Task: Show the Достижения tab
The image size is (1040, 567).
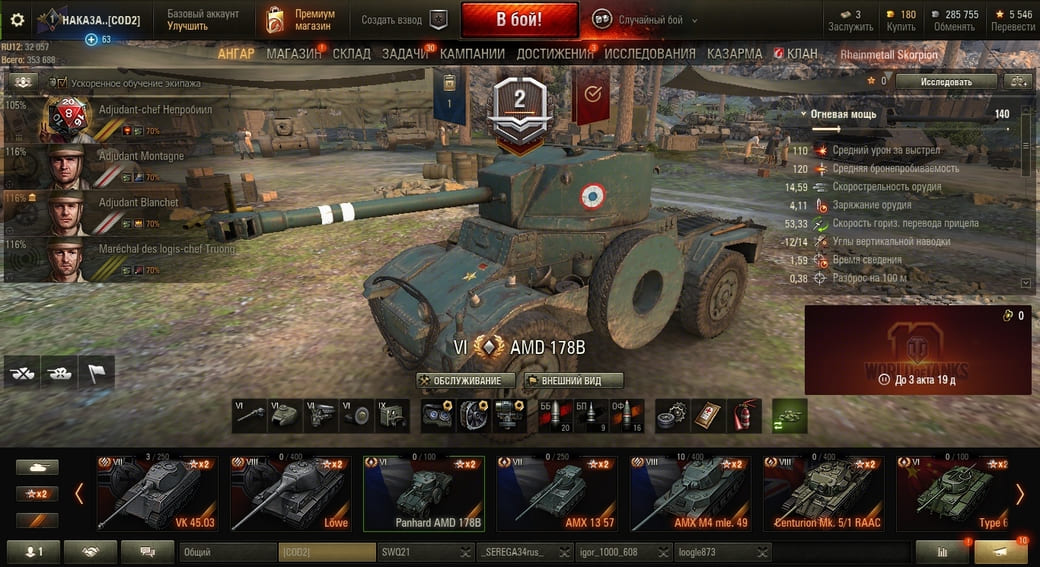Action: click(555, 53)
